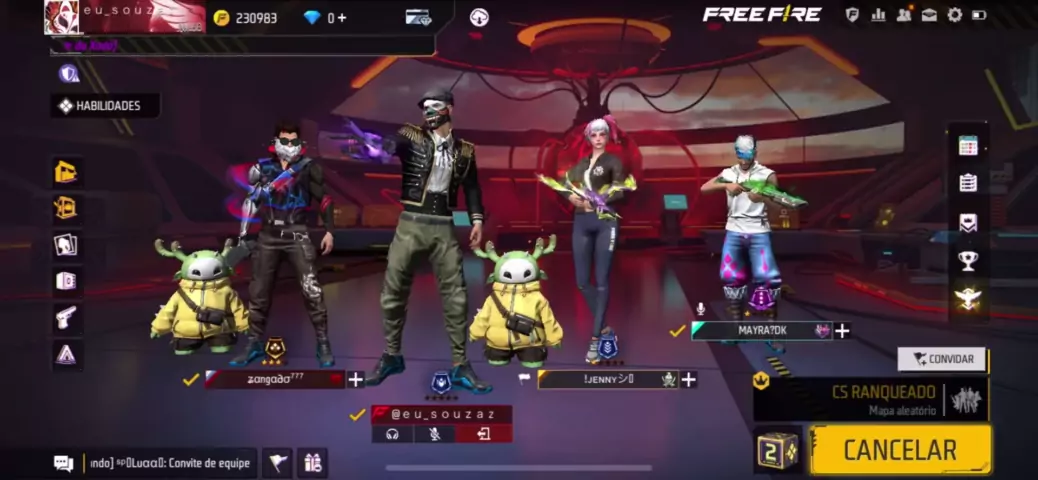Open the character cards icon in the sidebar
This screenshot has width=1038, height=480.
click(66, 245)
